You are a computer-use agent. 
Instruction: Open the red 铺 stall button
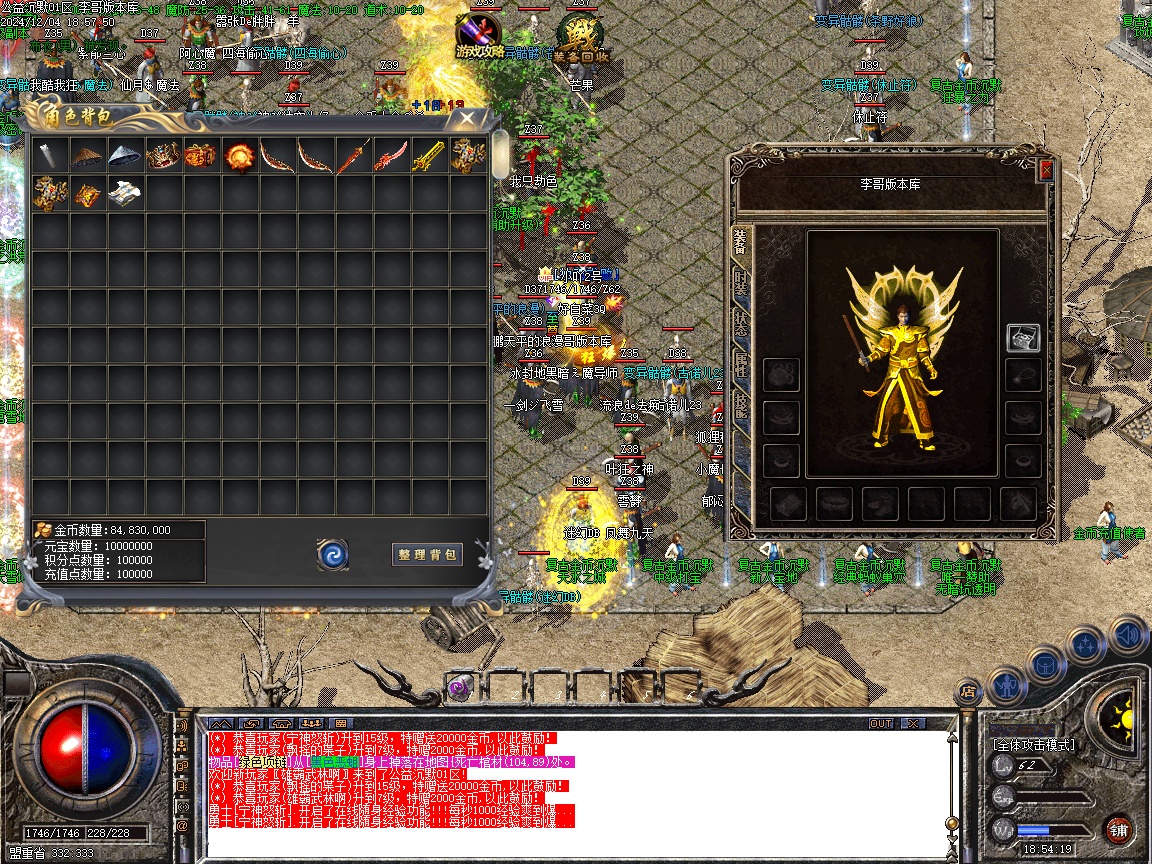coord(1119,829)
